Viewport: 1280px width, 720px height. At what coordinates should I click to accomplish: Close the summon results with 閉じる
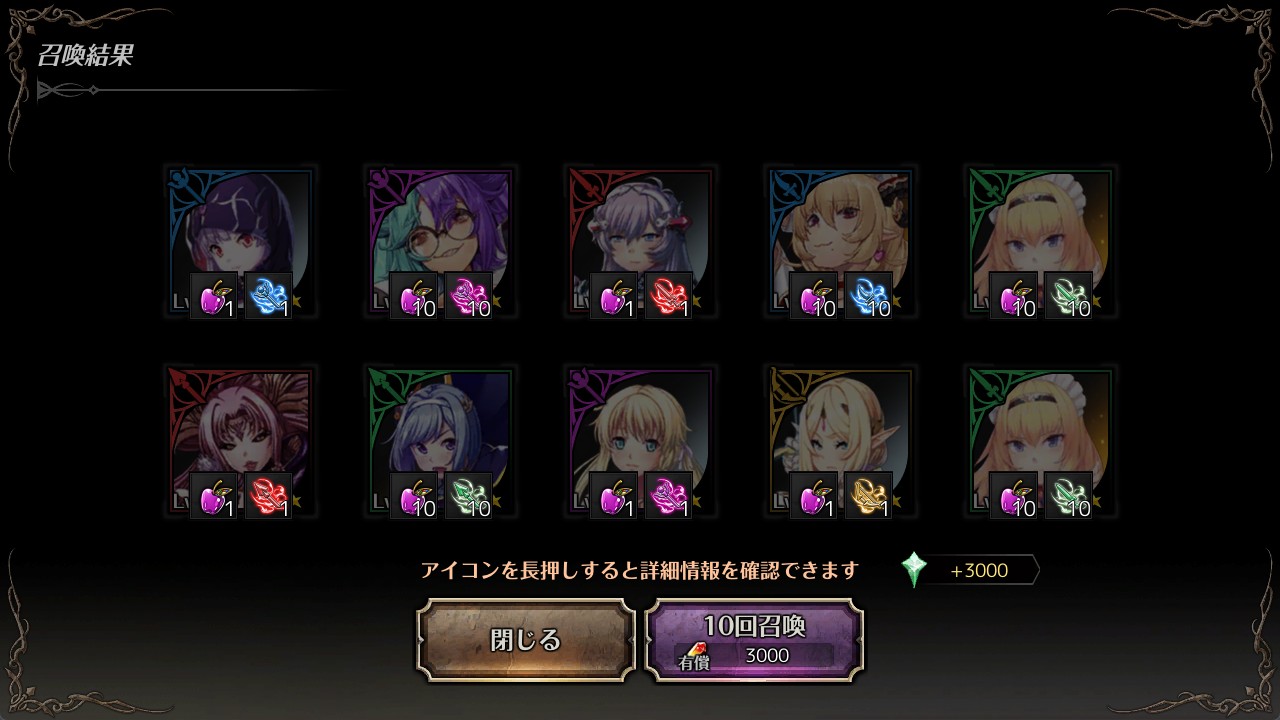point(526,640)
